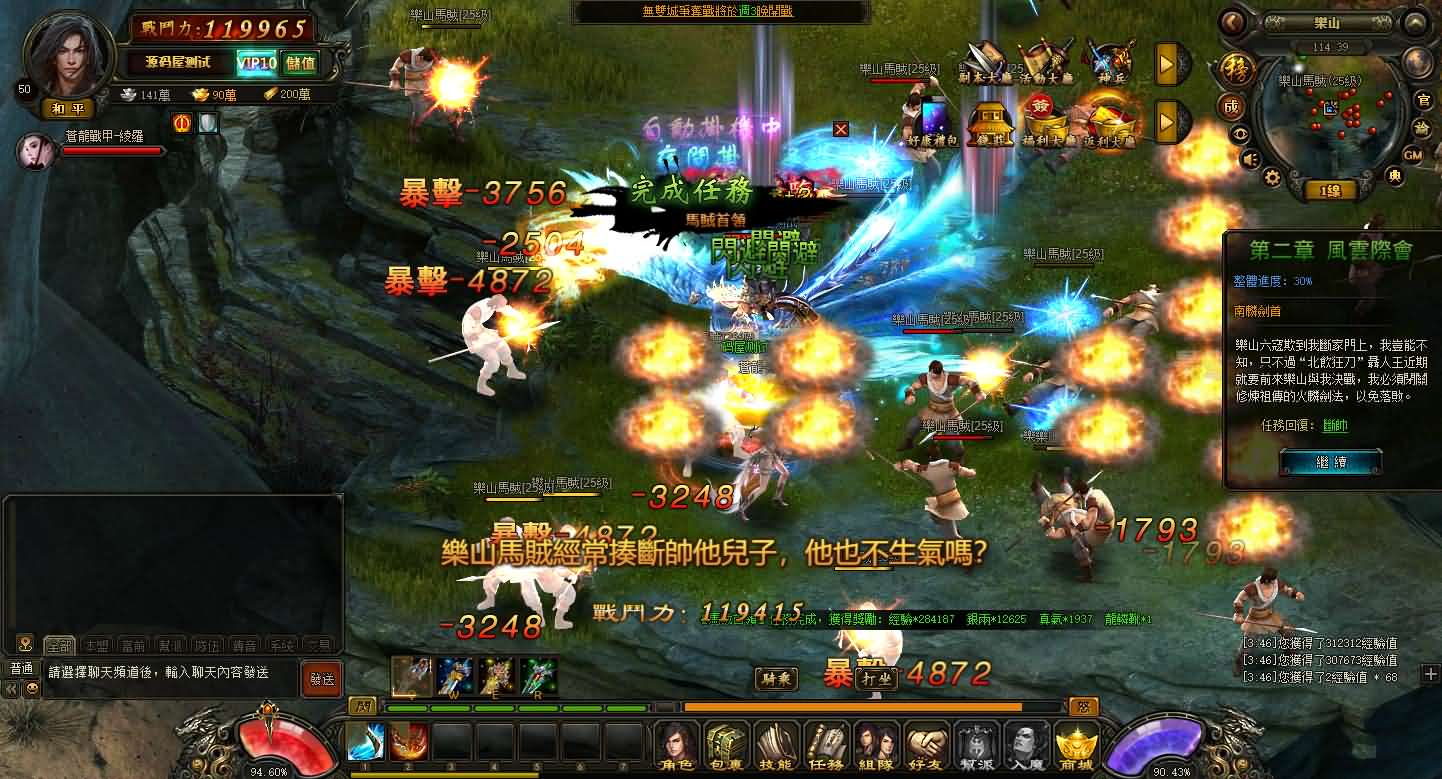Image resolution: width=1442 pixels, height=779 pixels.
Task: Open the 普通 chat channel selector
Action: pyautogui.click(x=22, y=670)
